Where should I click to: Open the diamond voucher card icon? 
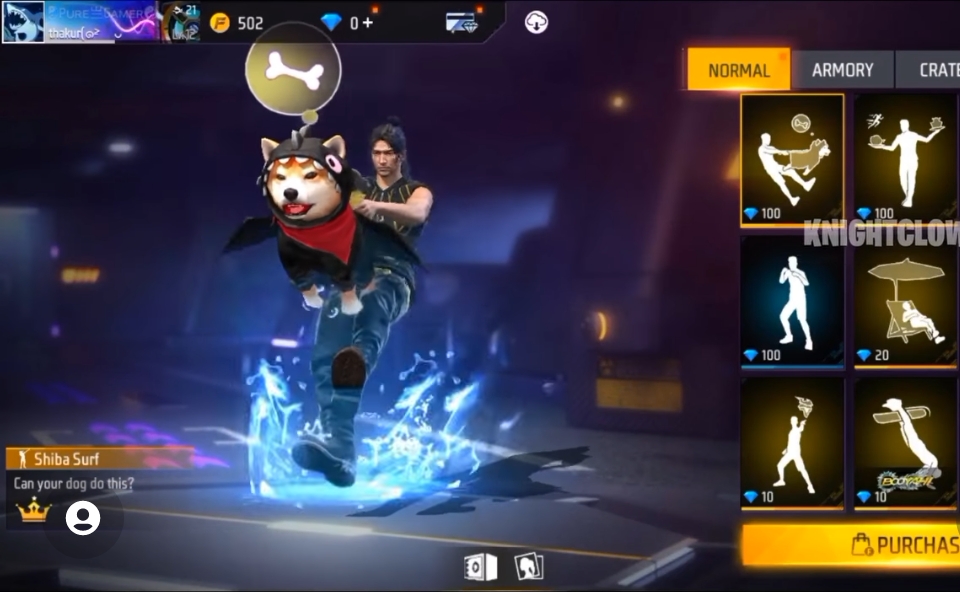coord(461,23)
